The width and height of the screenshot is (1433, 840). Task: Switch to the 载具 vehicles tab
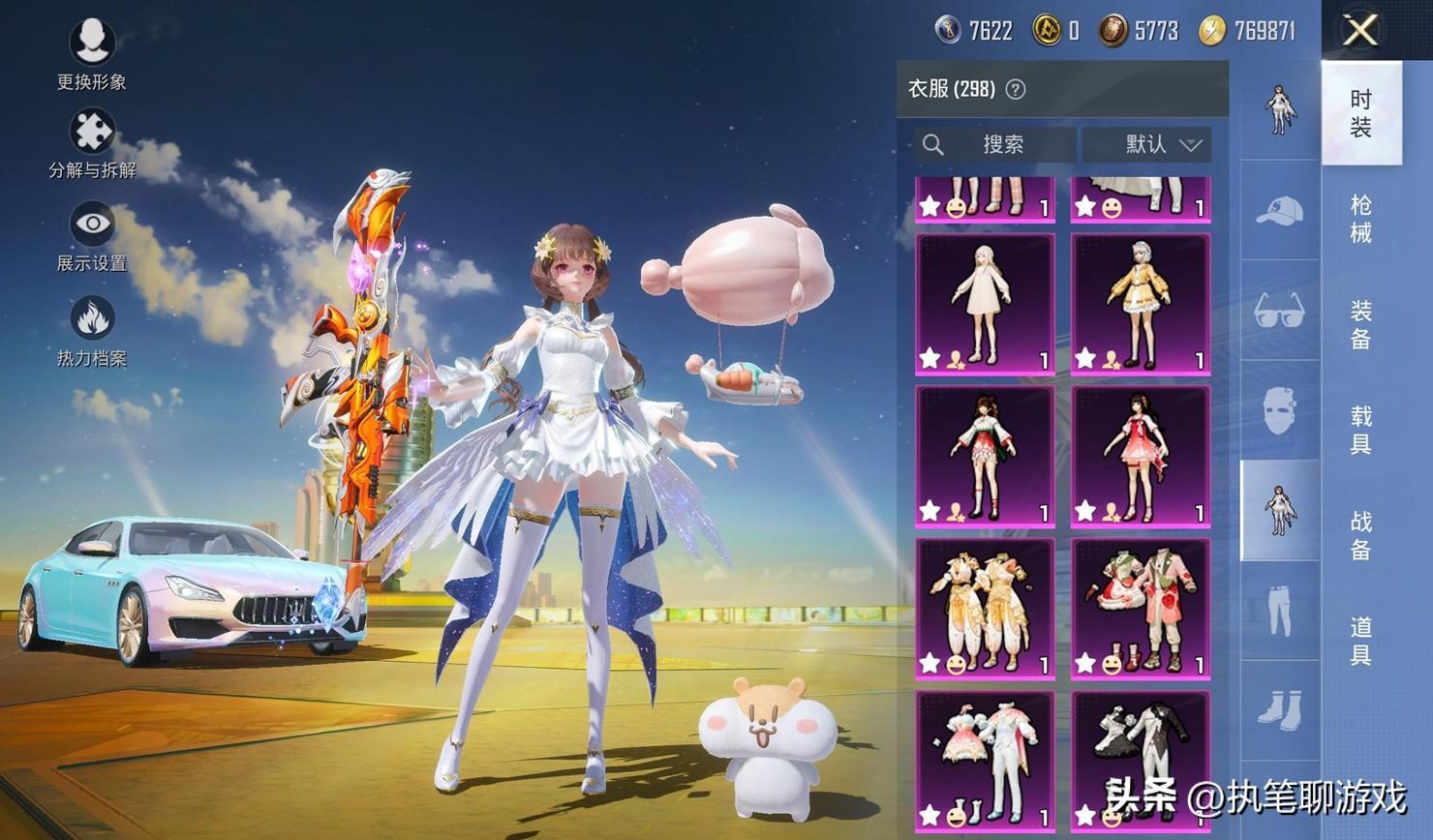tap(1360, 430)
